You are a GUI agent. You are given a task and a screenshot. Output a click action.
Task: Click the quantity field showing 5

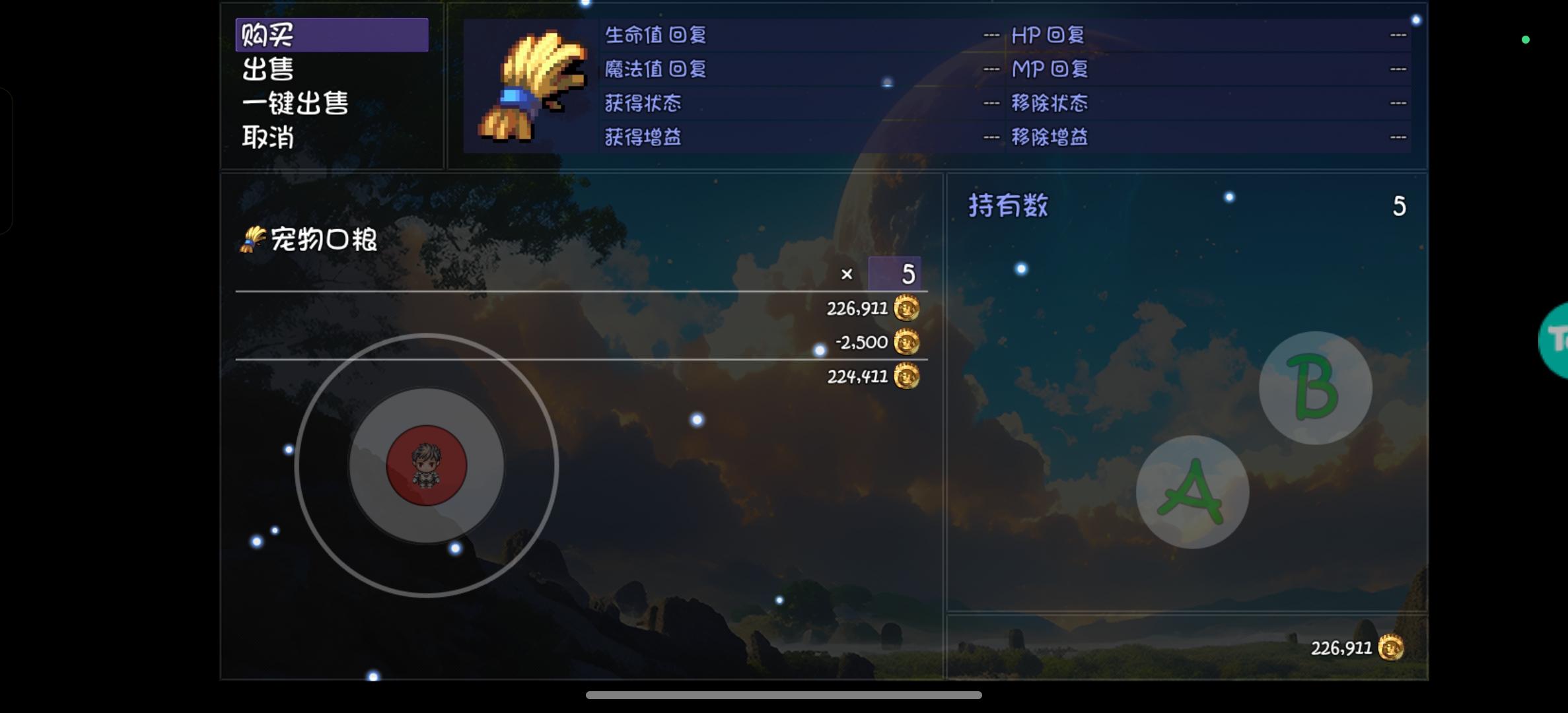pyautogui.click(x=896, y=275)
